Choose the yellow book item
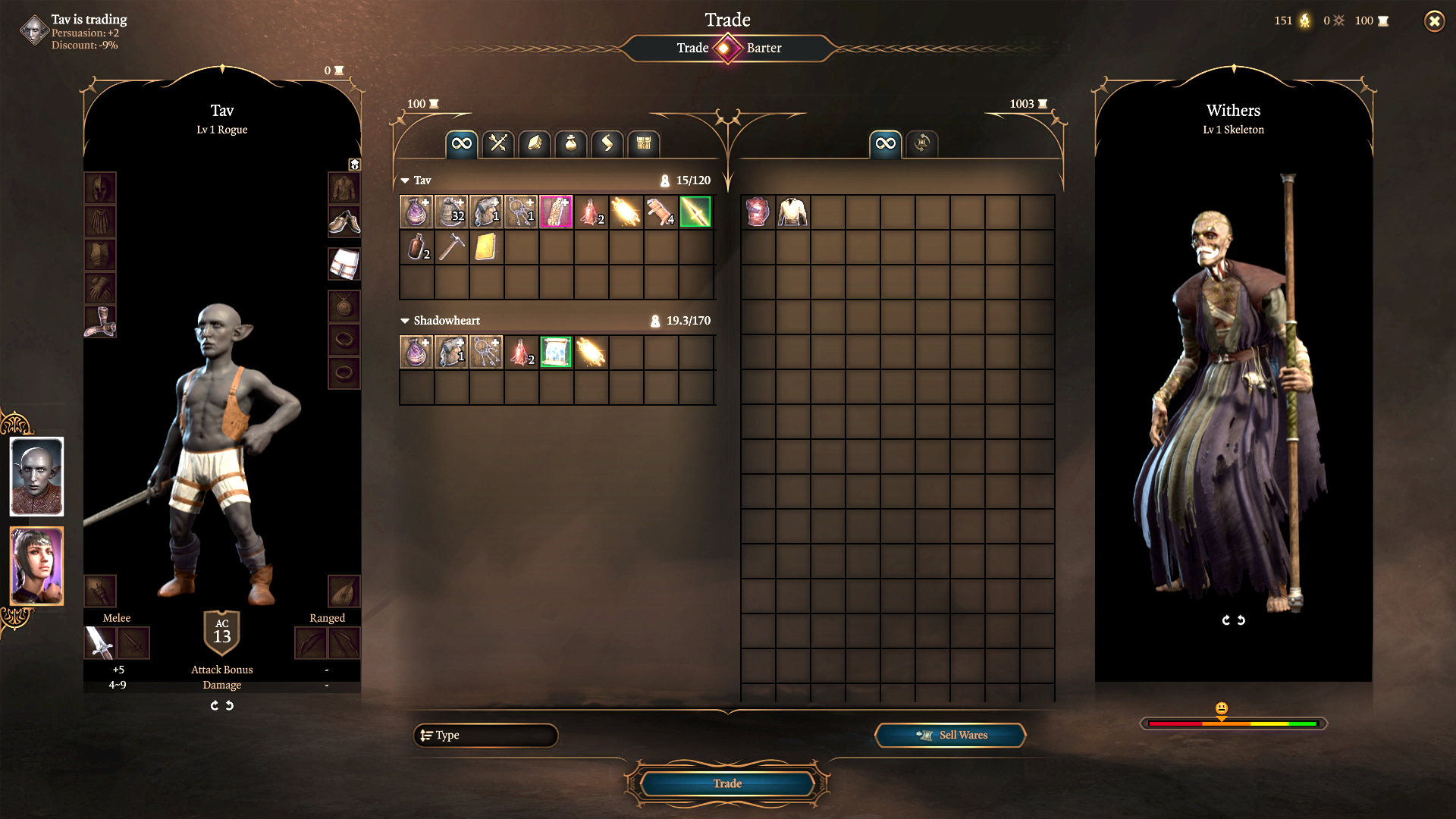Viewport: 1456px width, 819px height. pos(486,247)
